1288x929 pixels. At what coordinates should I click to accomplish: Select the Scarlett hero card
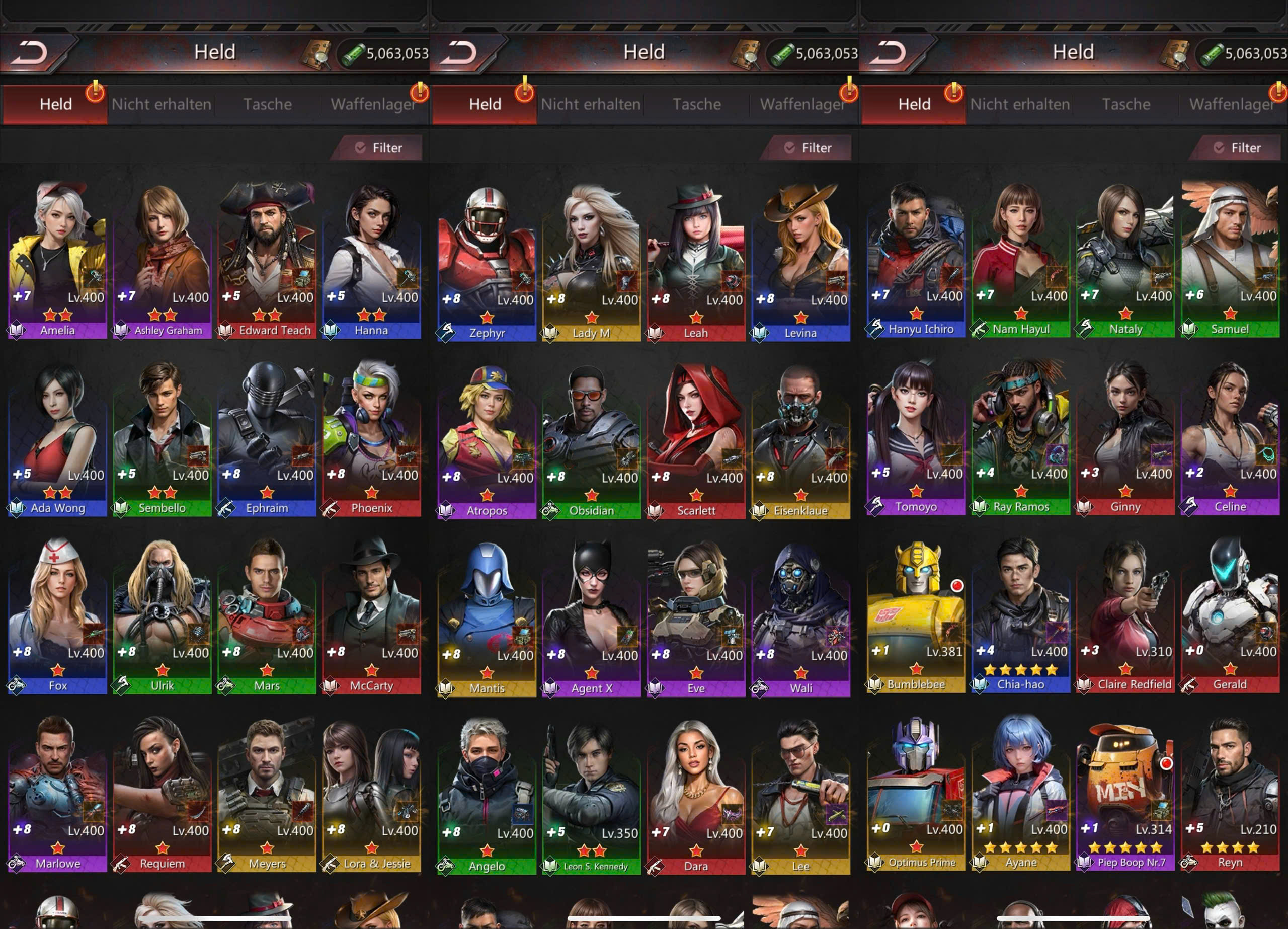696,439
